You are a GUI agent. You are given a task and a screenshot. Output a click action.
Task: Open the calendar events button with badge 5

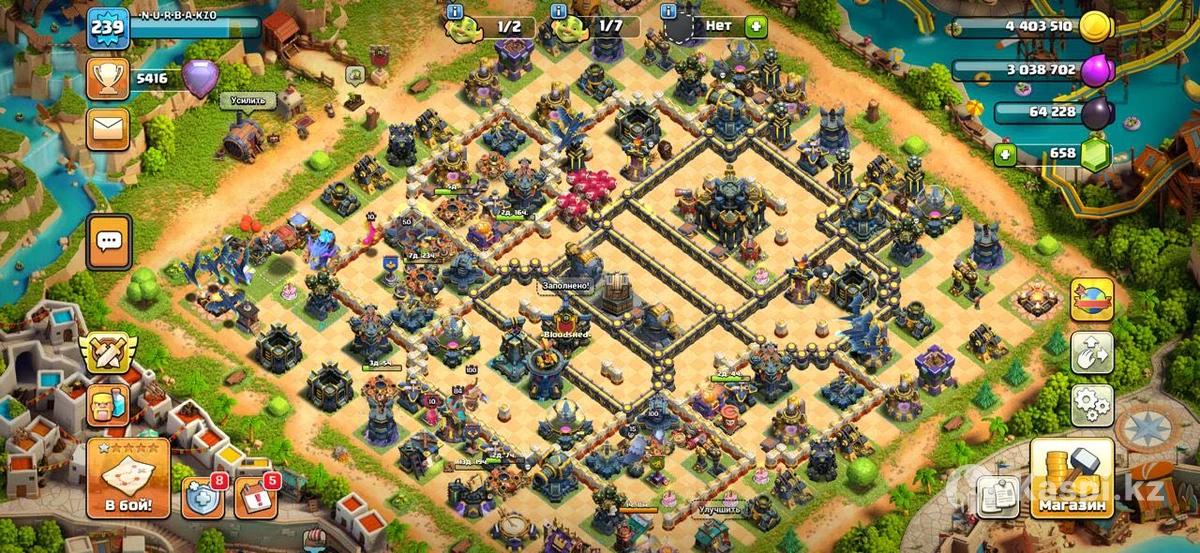[254, 497]
